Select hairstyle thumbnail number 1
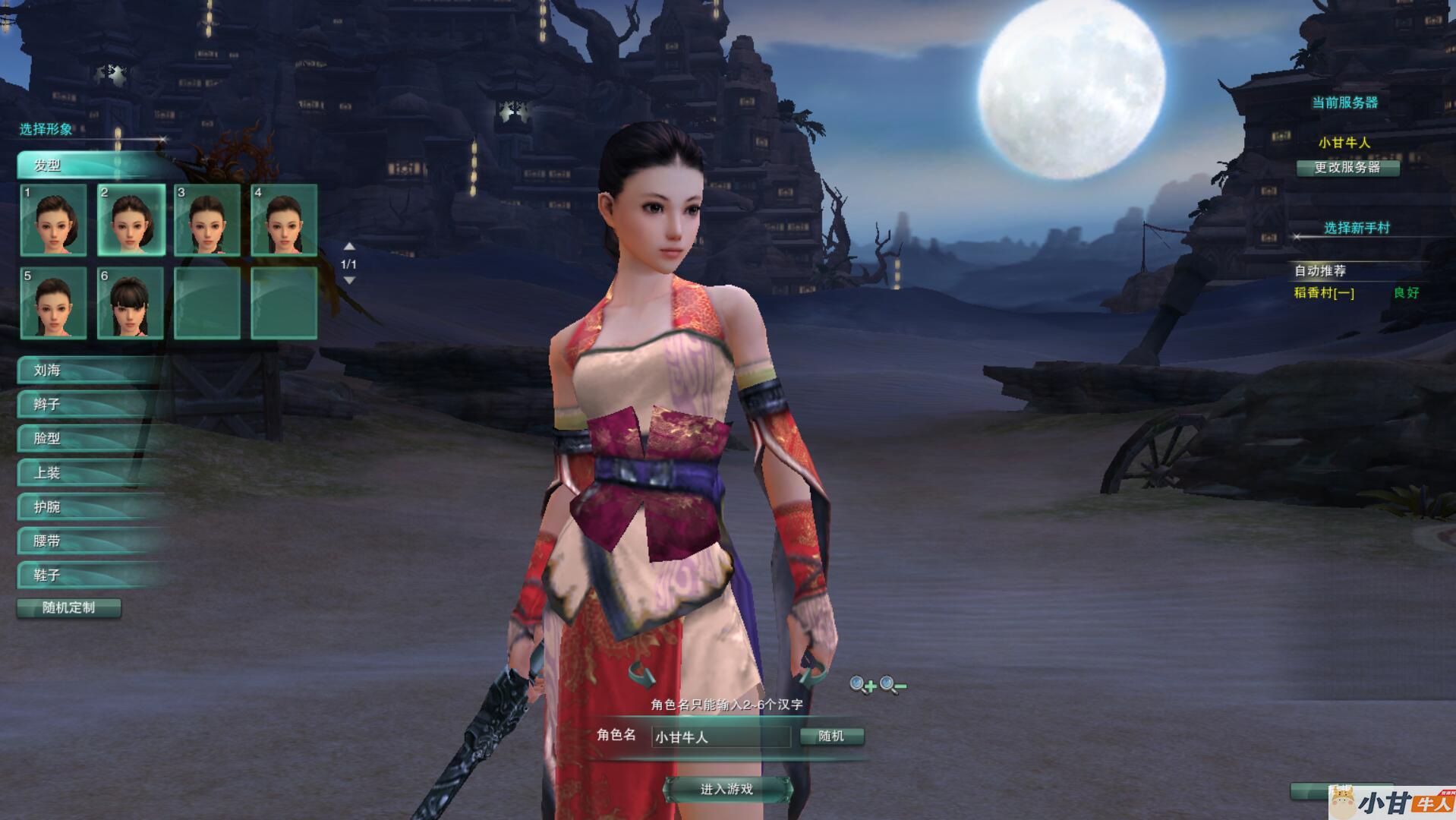This screenshot has width=1456, height=820. tap(53, 220)
